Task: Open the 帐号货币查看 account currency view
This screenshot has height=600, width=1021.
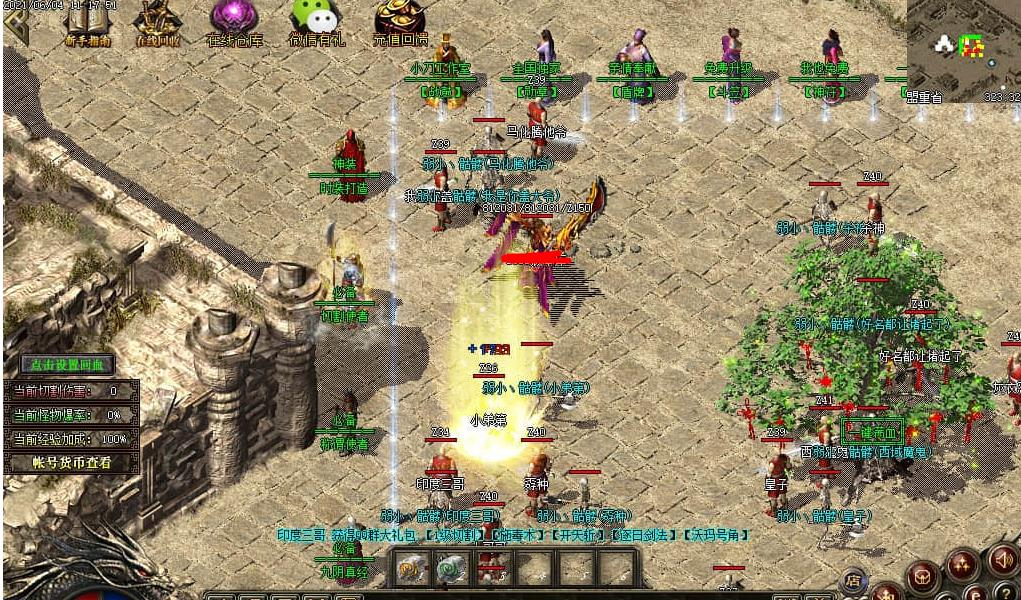Action: click(70, 463)
